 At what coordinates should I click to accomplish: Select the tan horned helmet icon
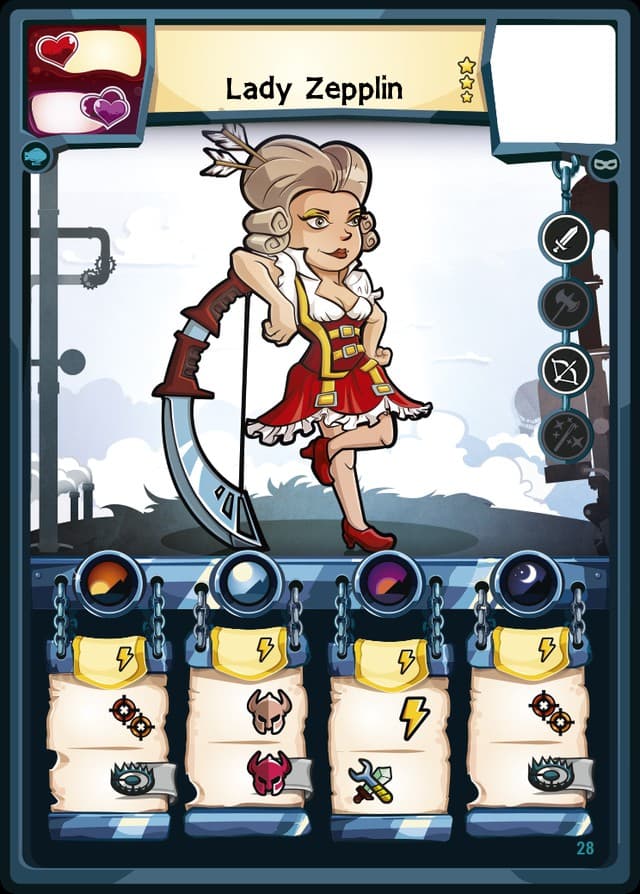(x=268, y=711)
